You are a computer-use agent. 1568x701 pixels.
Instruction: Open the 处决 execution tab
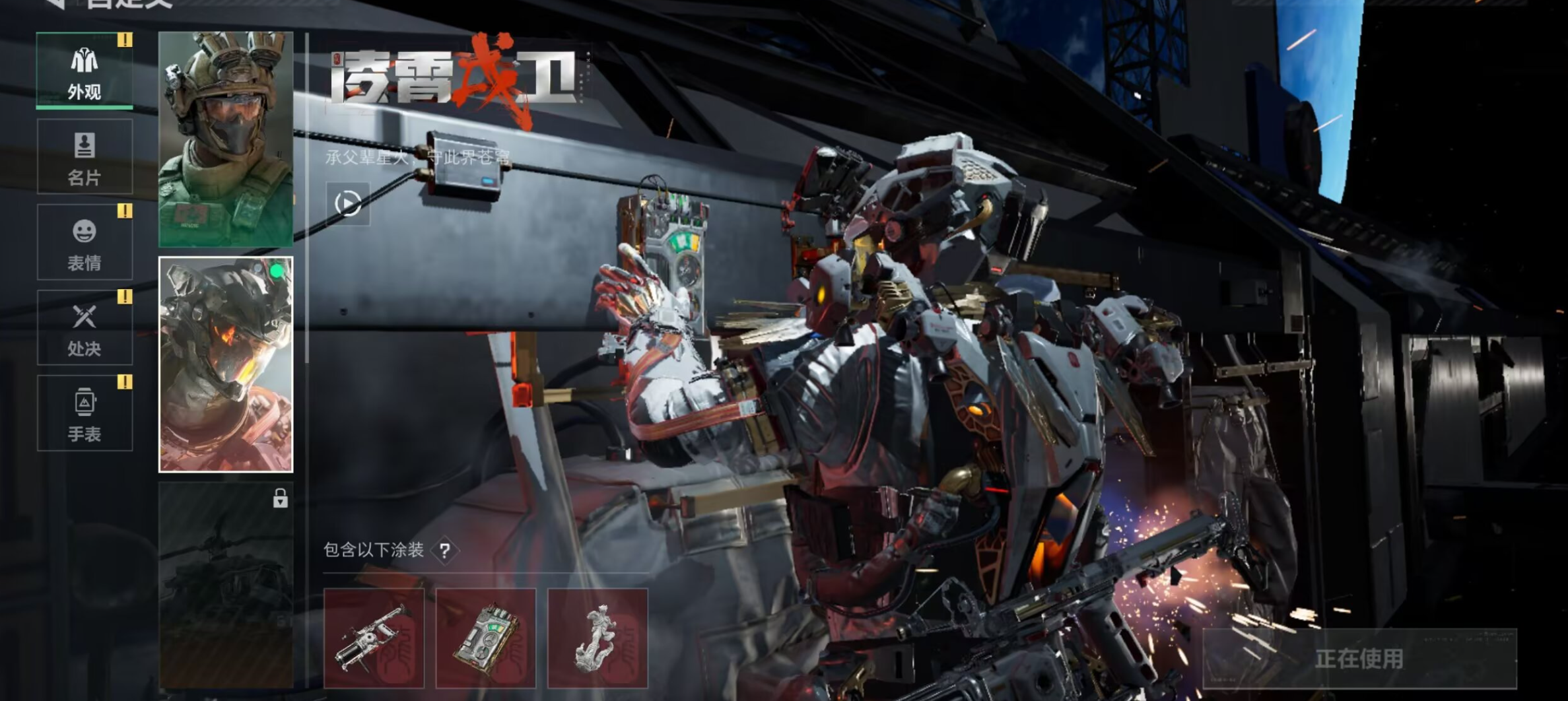pyautogui.click(x=85, y=328)
